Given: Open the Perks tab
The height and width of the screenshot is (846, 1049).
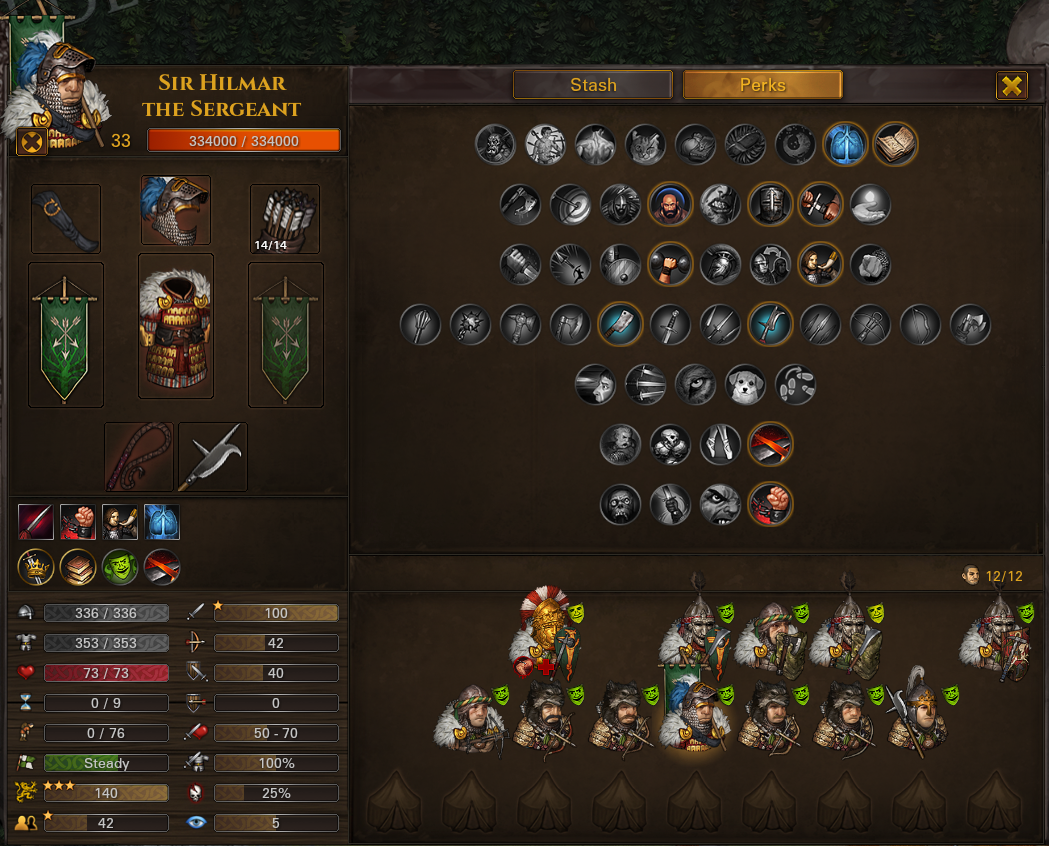Looking at the screenshot, I should [x=762, y=85].
